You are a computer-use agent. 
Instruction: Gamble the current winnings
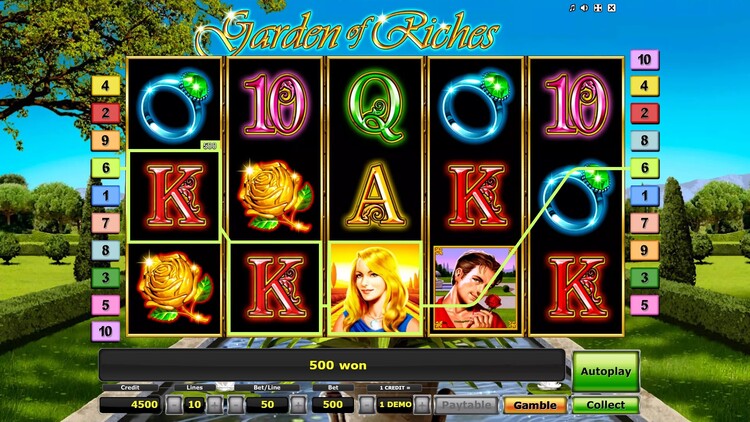coord(534,405)
